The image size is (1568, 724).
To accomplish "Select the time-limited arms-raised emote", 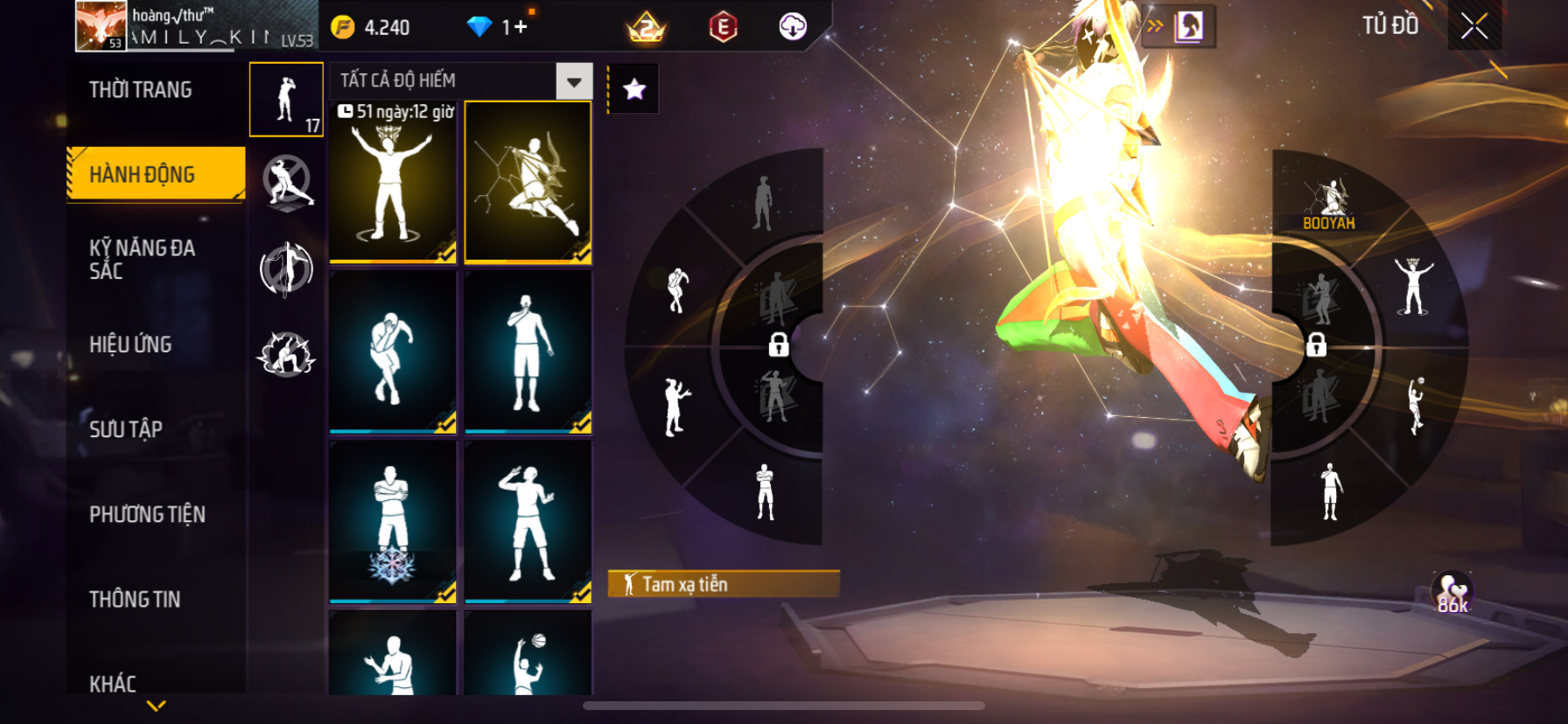I will (x=393, y=182).
